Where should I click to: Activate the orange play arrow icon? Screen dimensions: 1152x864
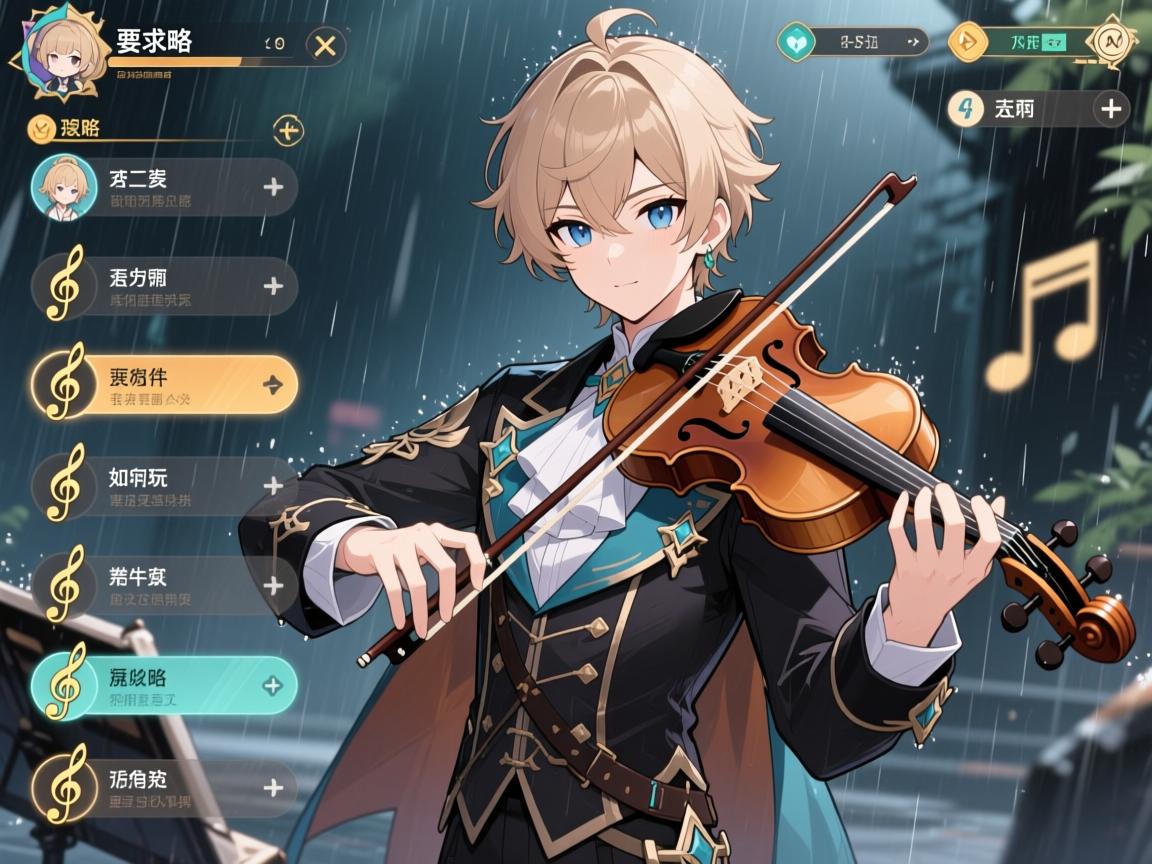[x=965, y=43]
